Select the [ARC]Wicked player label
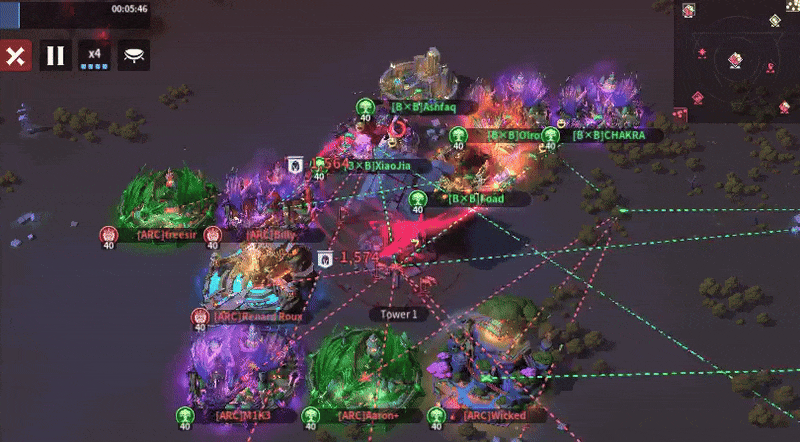The height and width of the screenshot is (442, 800). 494,415
